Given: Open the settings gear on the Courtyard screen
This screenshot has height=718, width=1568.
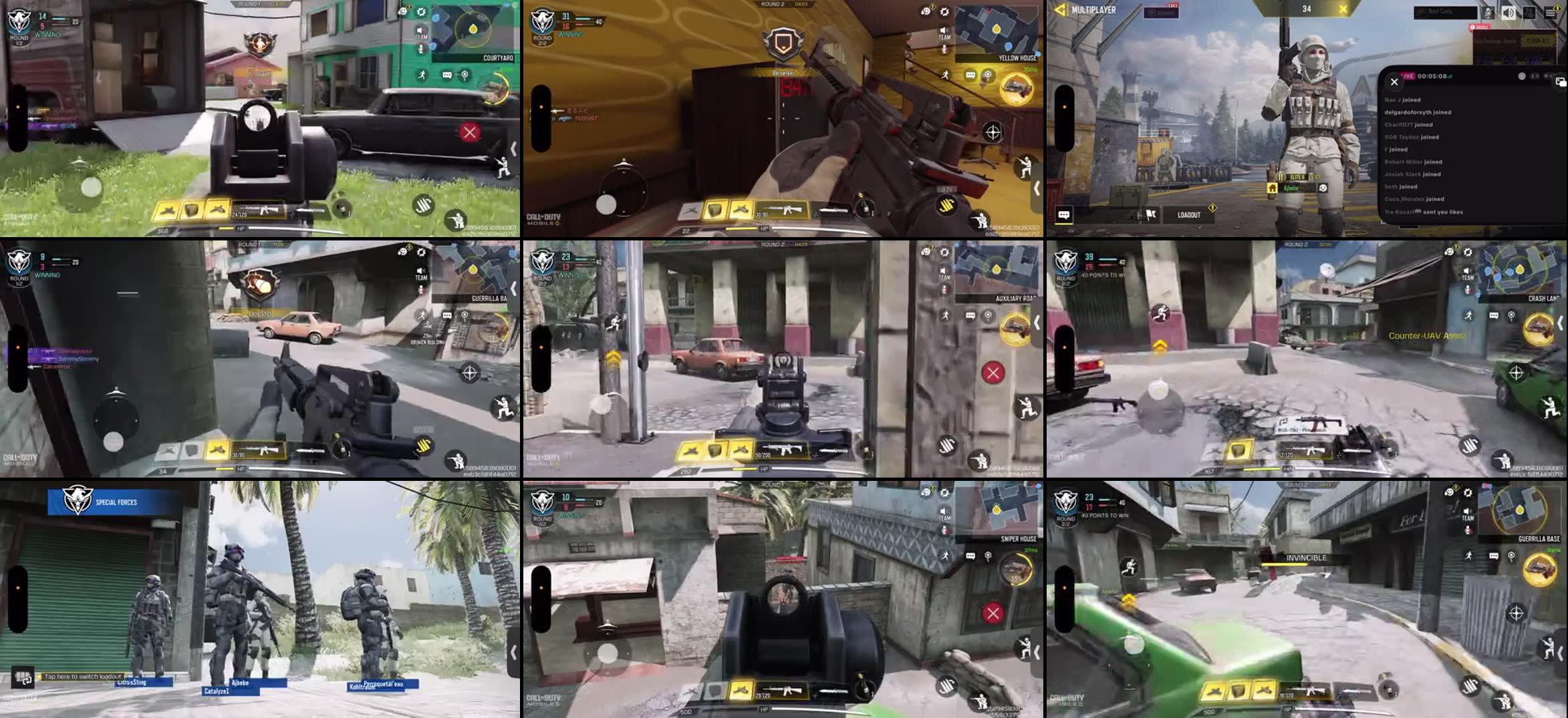Looking at the screenshot, I should click(421, 12).
